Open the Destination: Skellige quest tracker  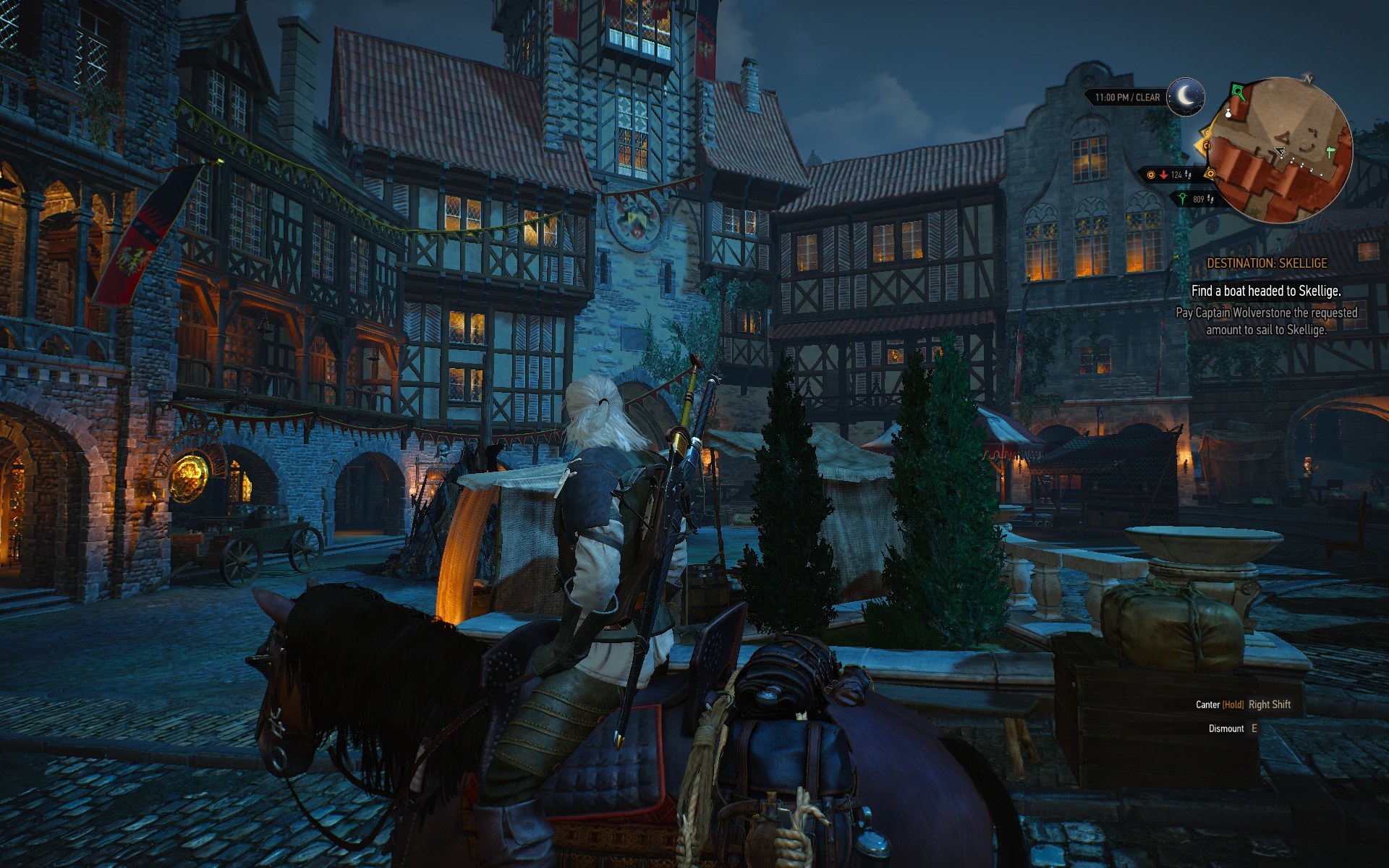1266,263
